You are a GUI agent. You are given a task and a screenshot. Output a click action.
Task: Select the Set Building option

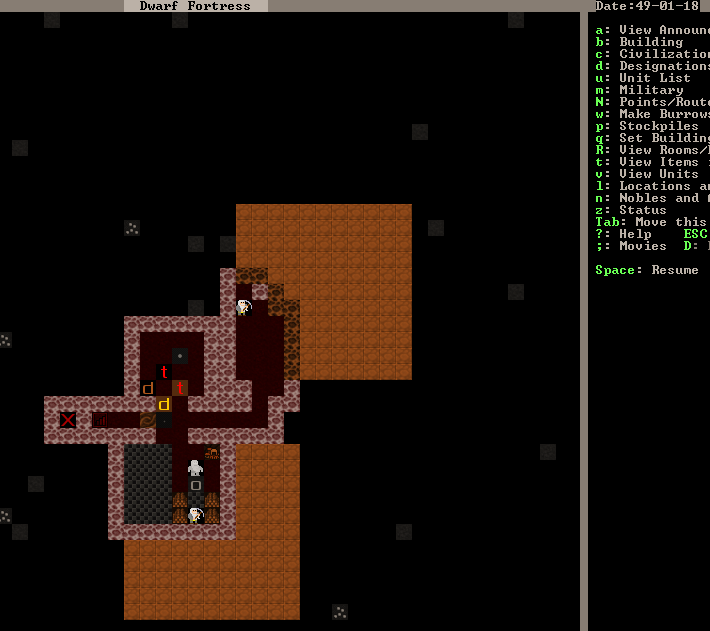point(655,138)
